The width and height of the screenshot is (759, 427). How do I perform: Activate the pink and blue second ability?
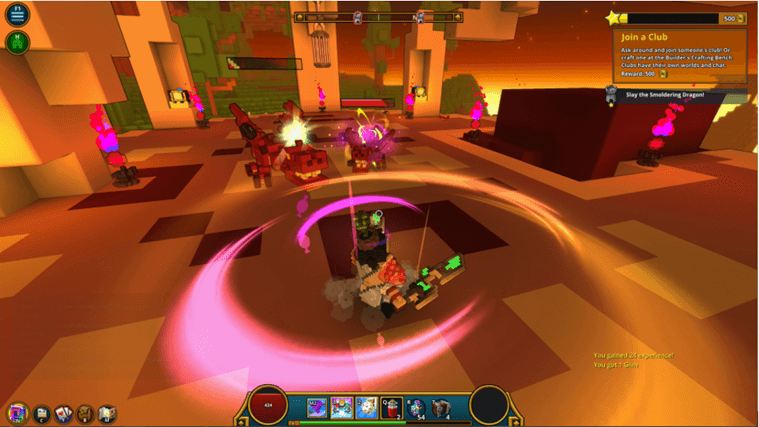(342, 406)
